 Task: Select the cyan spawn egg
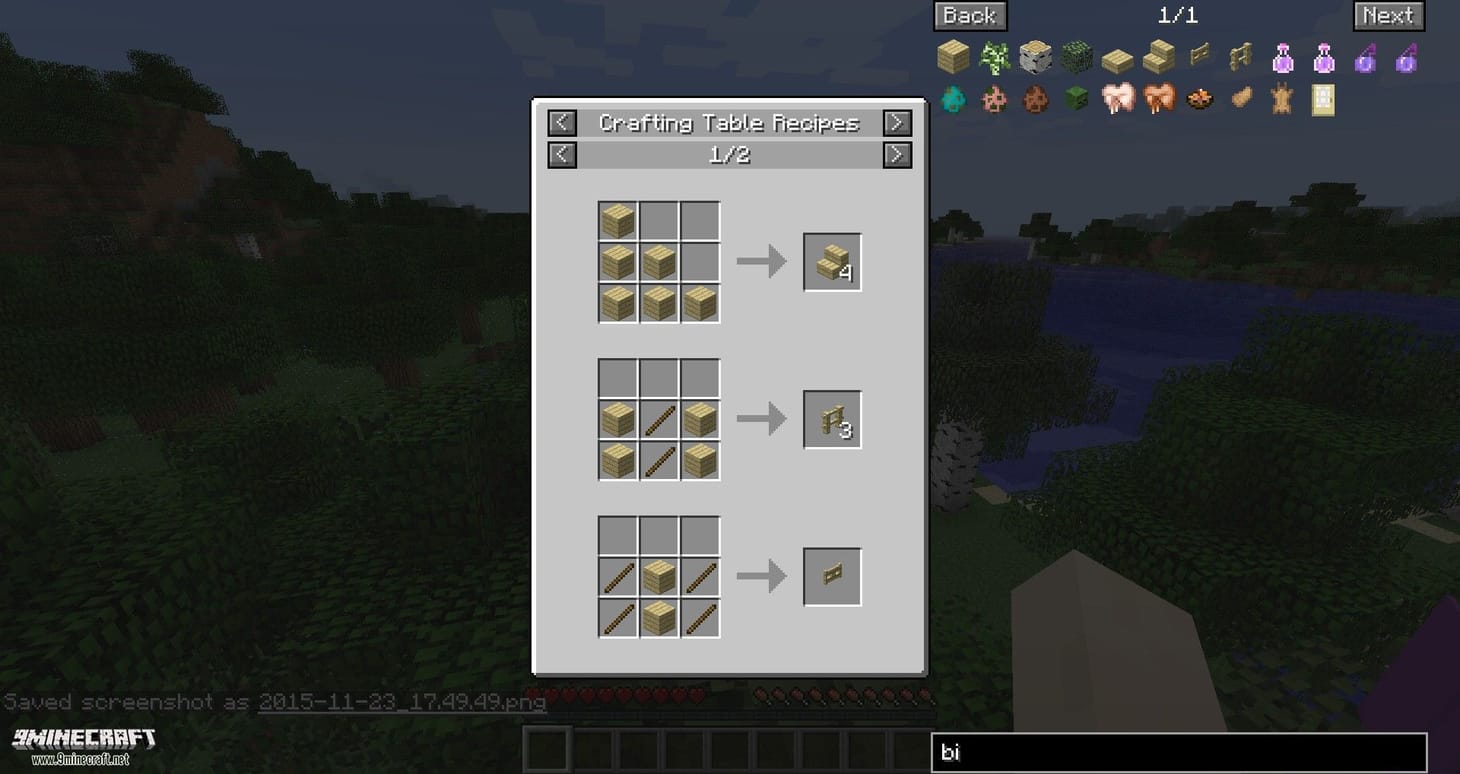pos(952,98)
